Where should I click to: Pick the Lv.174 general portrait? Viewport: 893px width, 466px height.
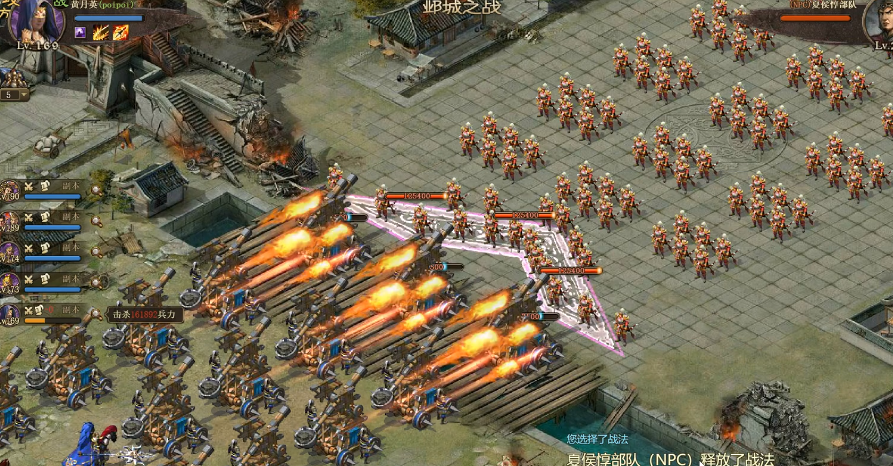10,252
